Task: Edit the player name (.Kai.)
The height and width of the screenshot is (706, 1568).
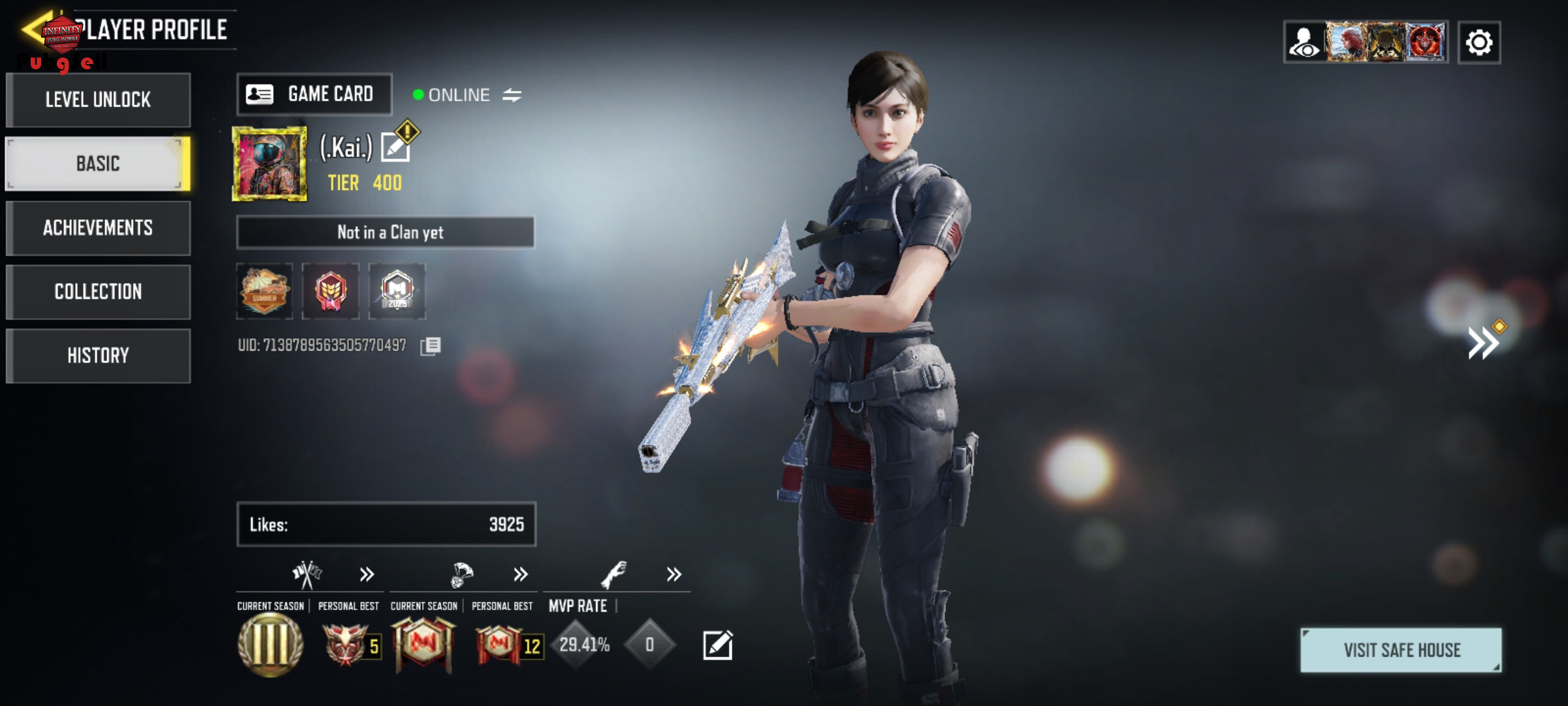Action: coord(396,146)
